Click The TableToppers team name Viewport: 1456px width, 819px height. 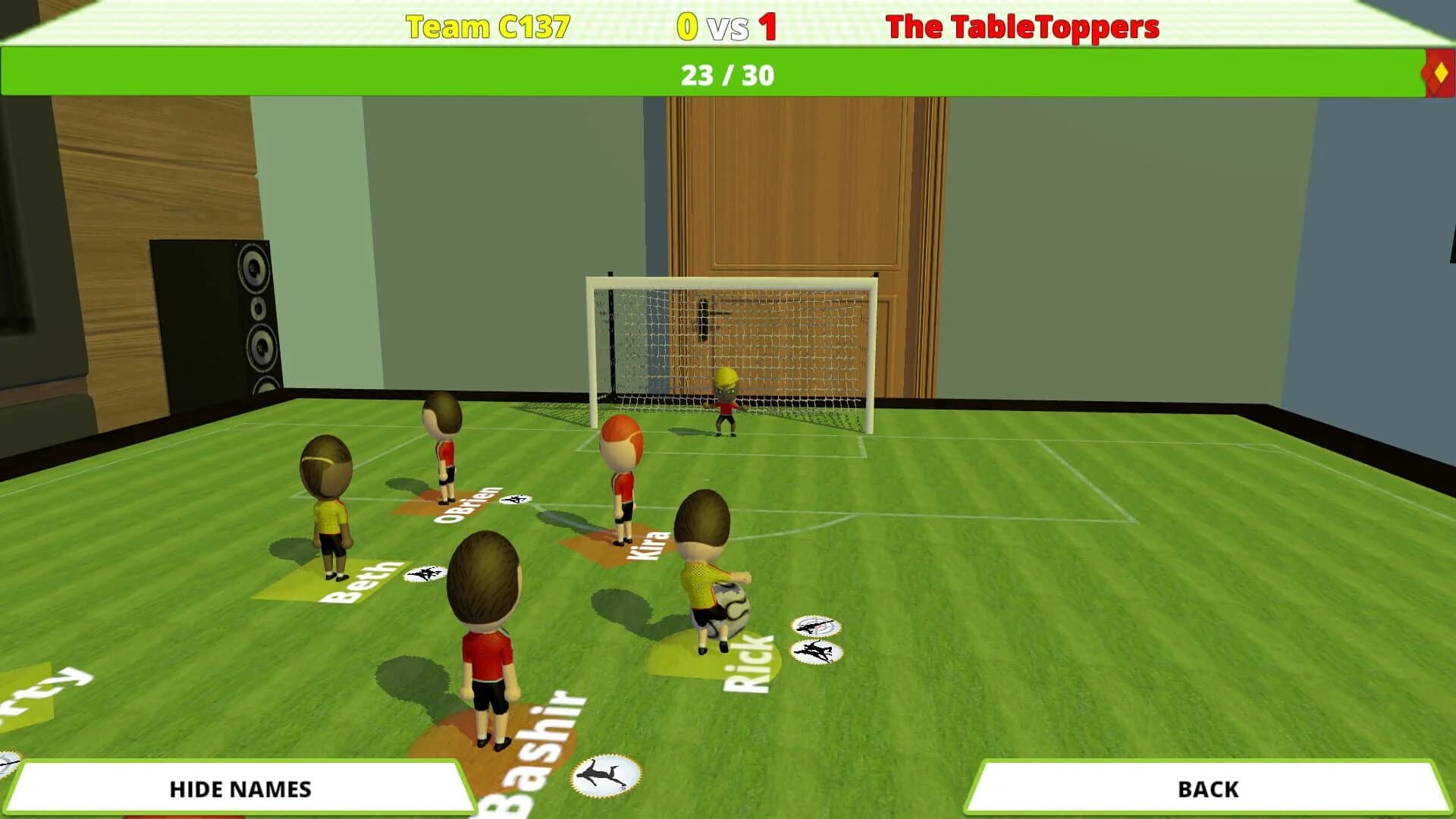[x=1023, y=25]
